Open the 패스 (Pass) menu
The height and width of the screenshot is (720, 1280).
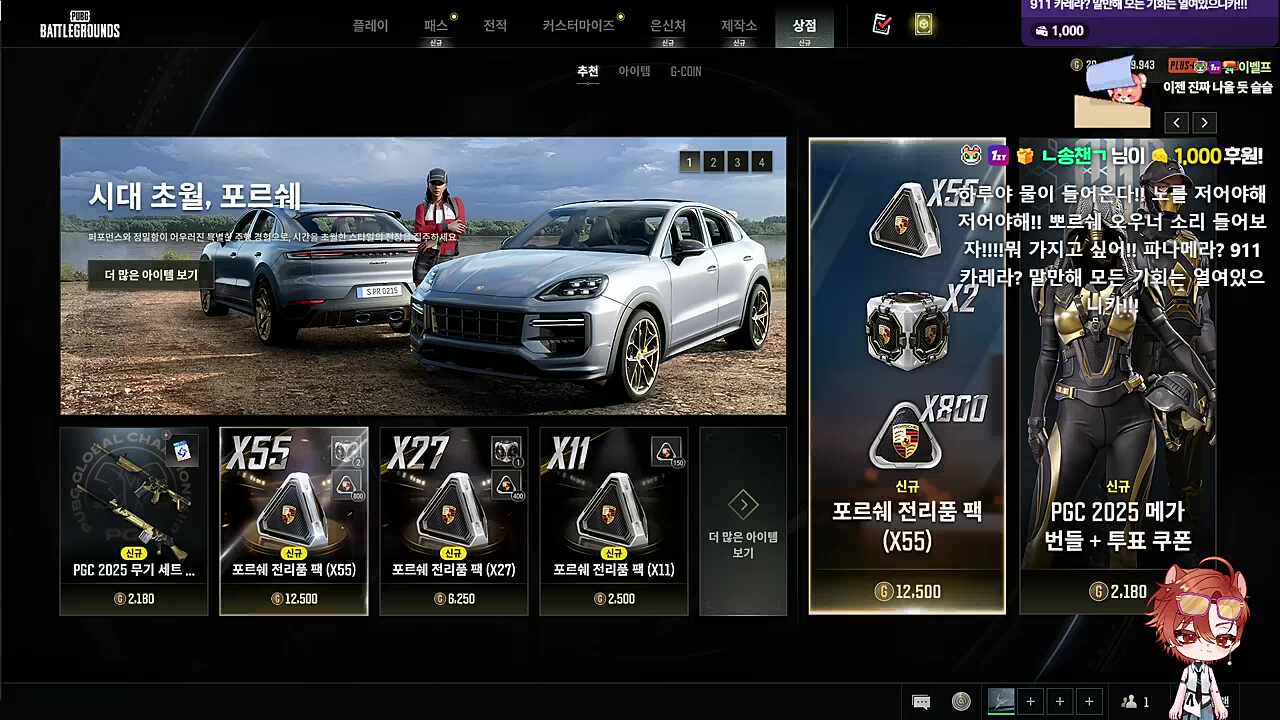[436, 26]
